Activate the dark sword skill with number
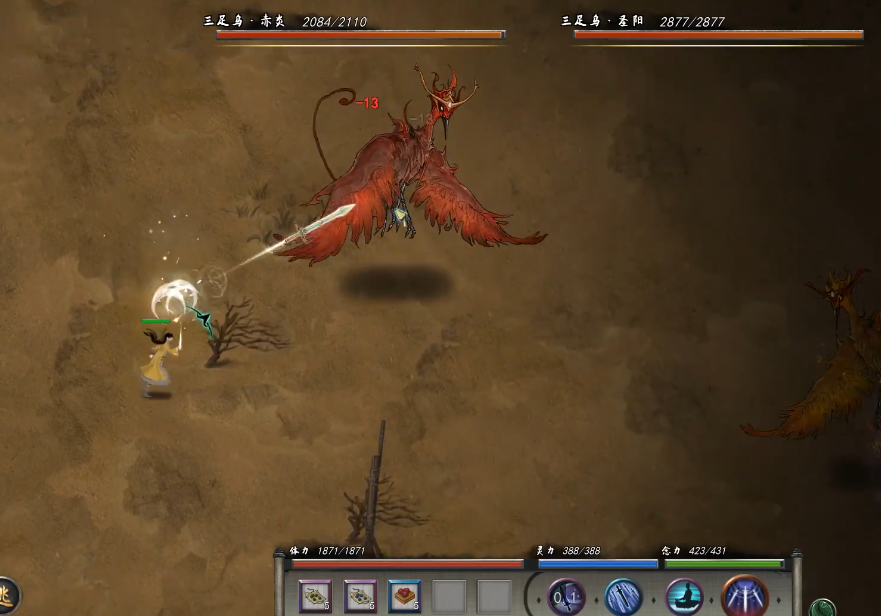Viewport: 881px width, 616px height. tap(566, 597)
